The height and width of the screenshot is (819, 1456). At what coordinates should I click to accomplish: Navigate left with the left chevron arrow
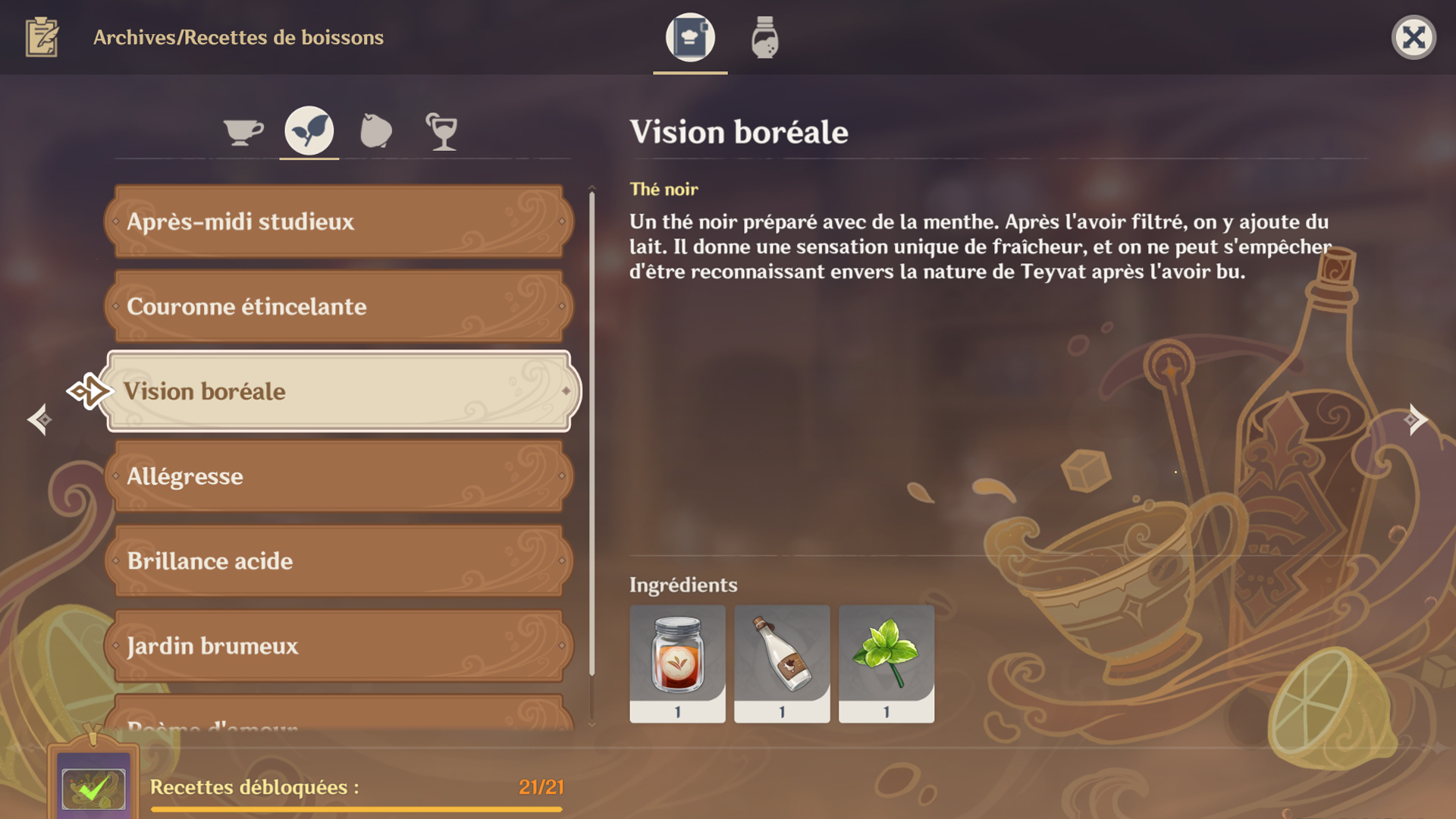coord(39,419)
